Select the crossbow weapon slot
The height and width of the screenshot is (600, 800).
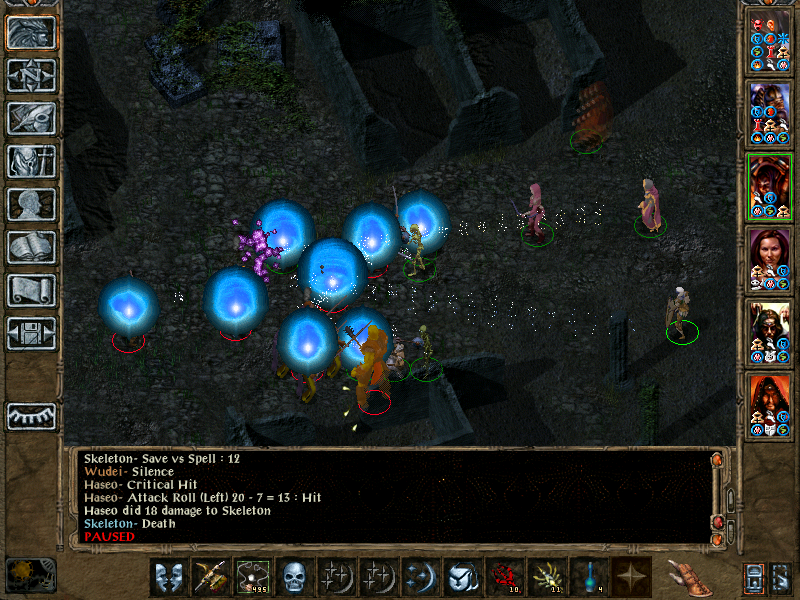click(x=210, y=576)
